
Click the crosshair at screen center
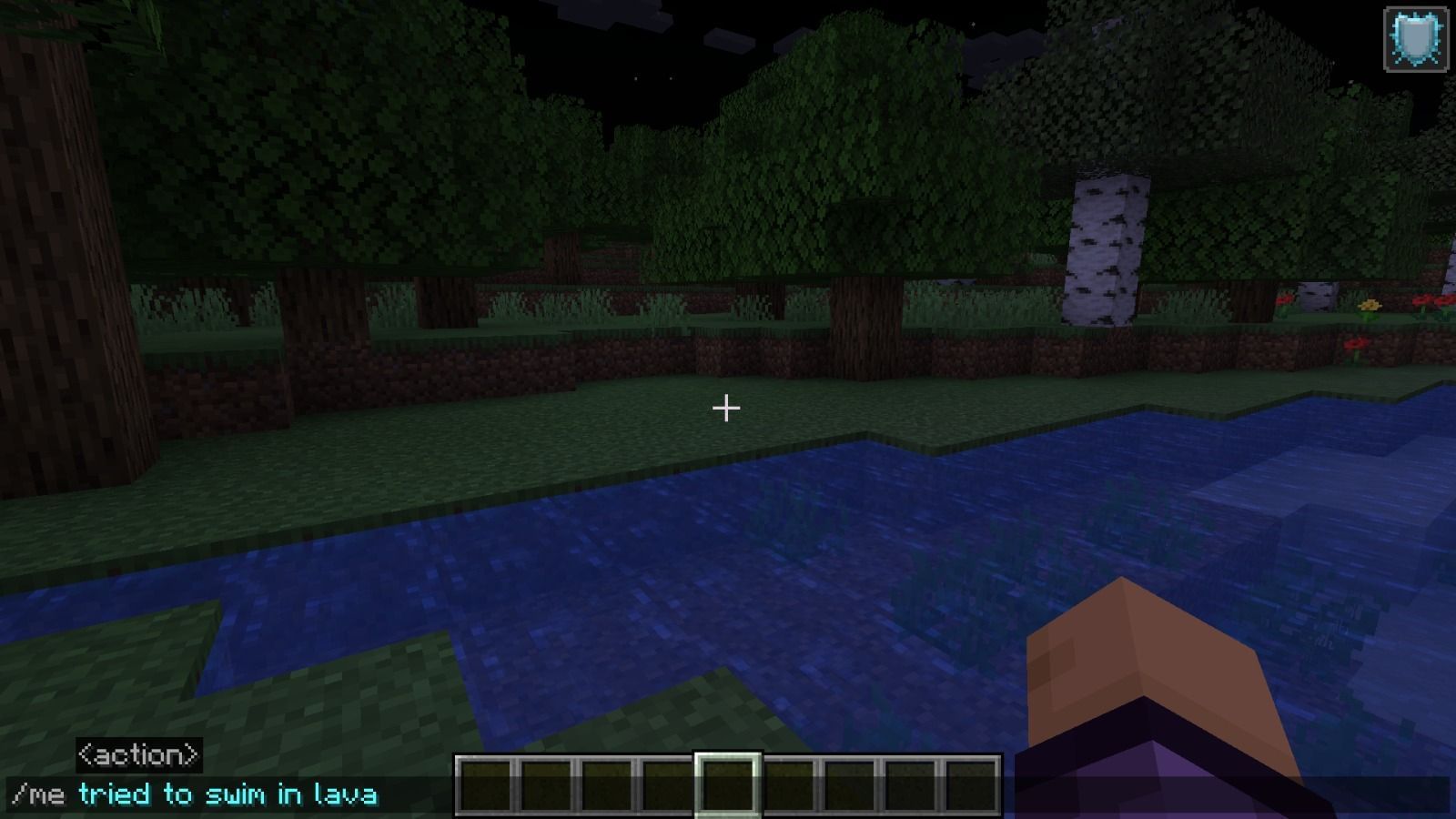pyautogui.click(x=728, y=409)
